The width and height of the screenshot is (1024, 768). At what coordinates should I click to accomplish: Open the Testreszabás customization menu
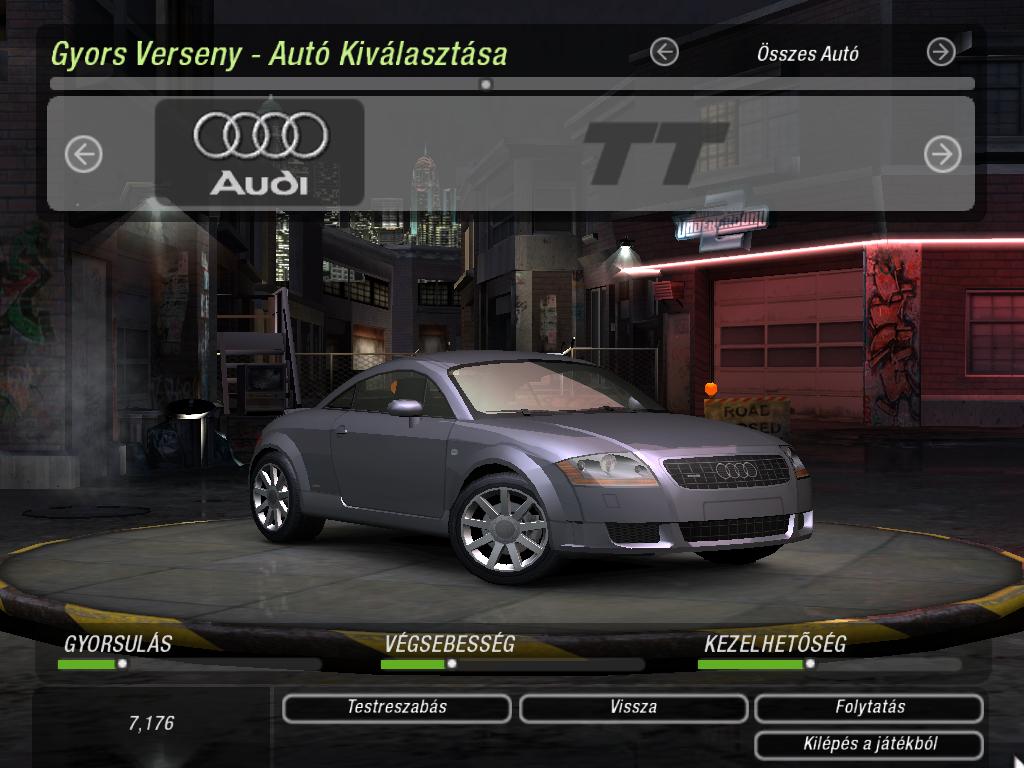point(397,708)
